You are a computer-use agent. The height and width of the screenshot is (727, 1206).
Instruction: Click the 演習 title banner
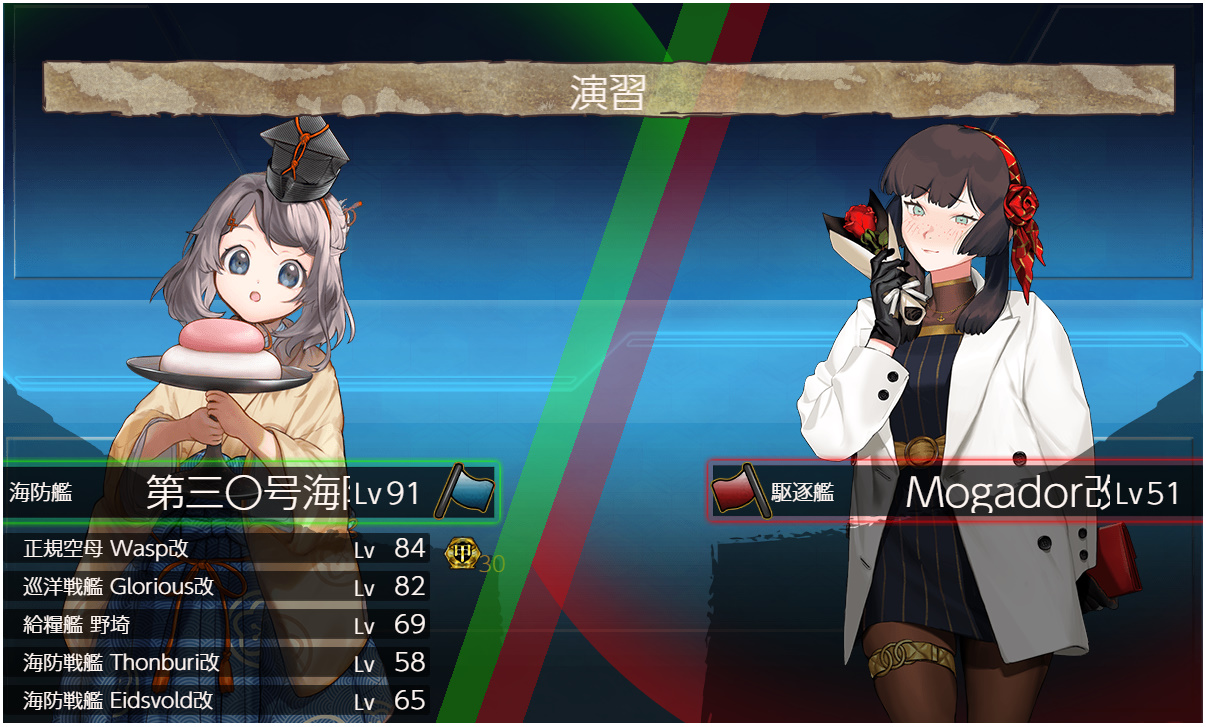point(607,91)
